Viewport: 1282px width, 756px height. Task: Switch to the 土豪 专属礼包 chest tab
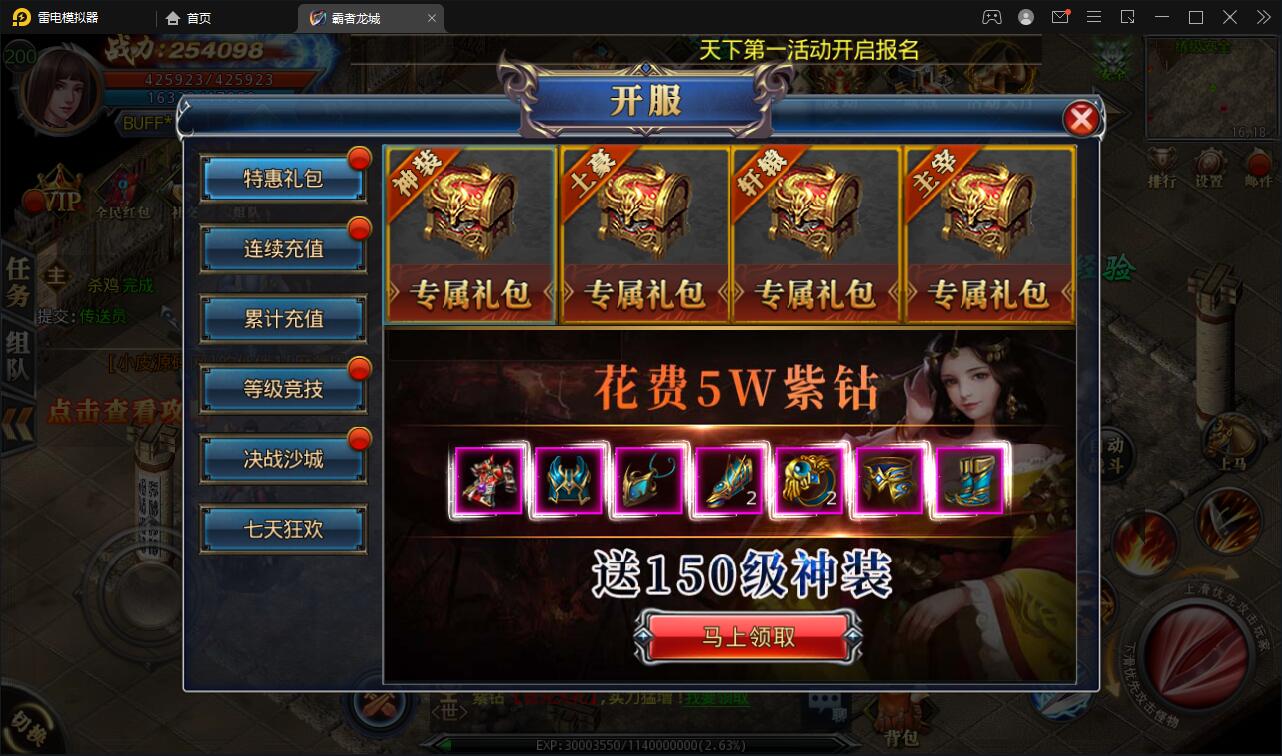tap(643, 235)
